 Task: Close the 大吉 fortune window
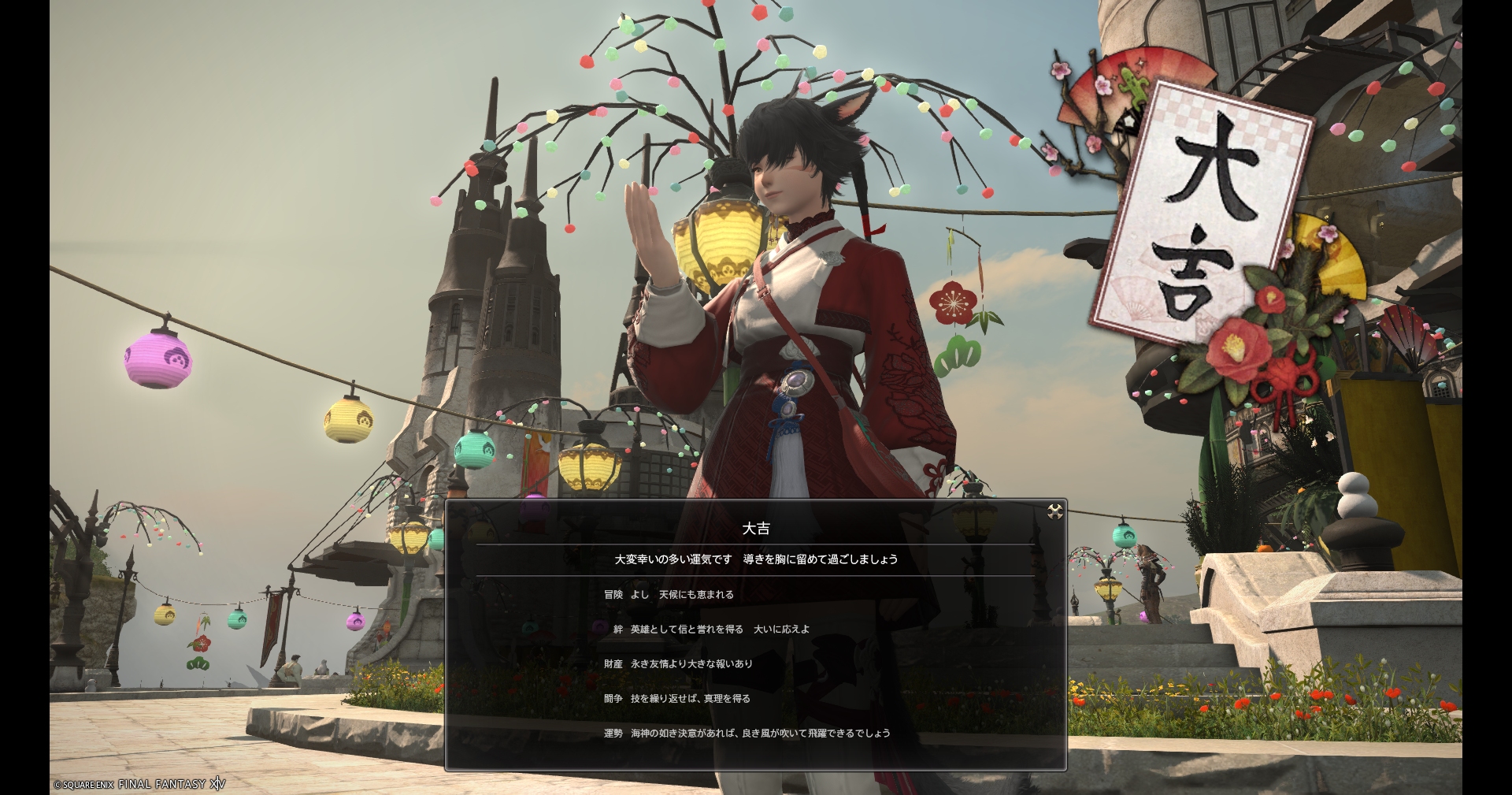[x=1055, y=512]
